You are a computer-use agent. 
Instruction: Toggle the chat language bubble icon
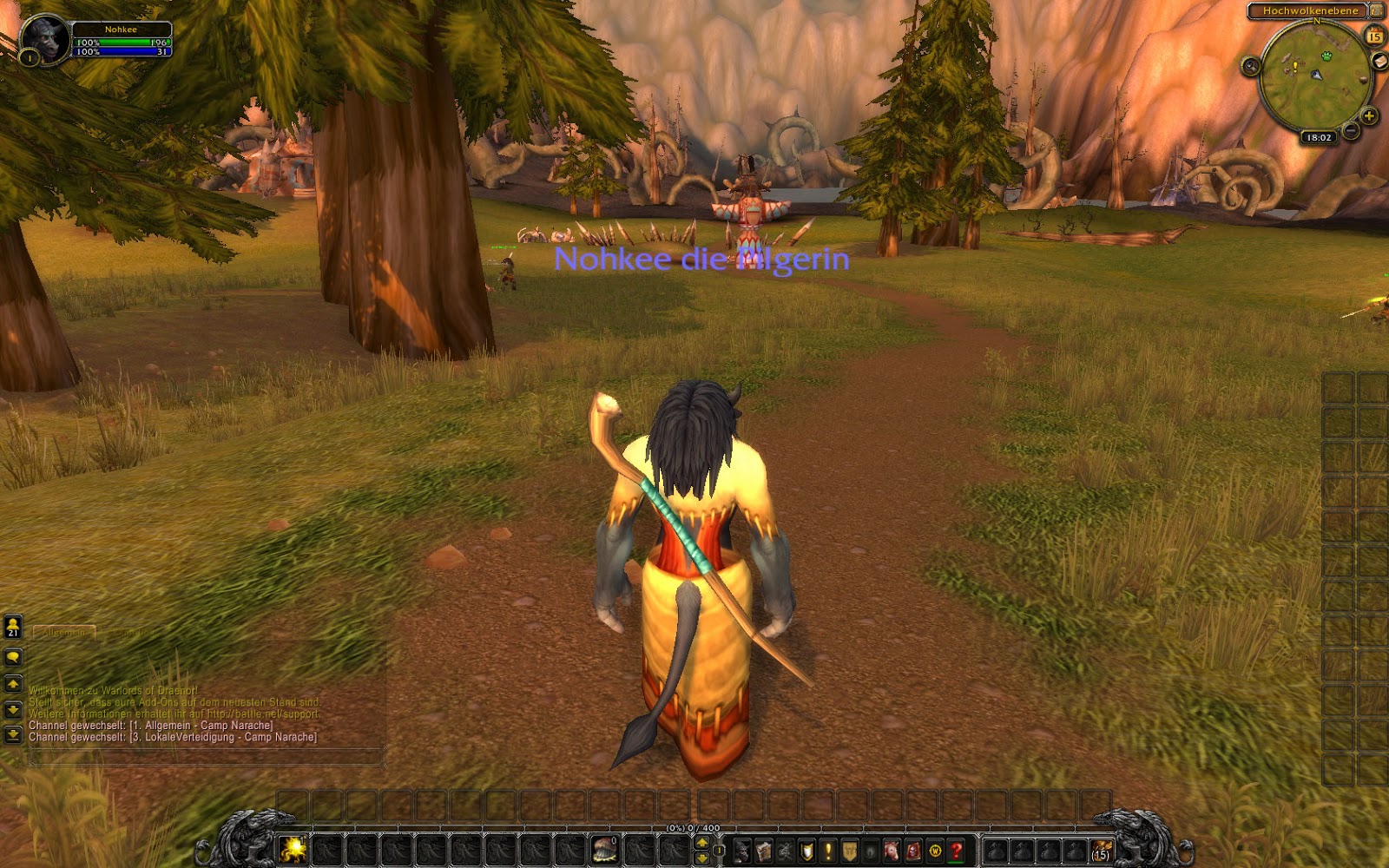point(13,656)
